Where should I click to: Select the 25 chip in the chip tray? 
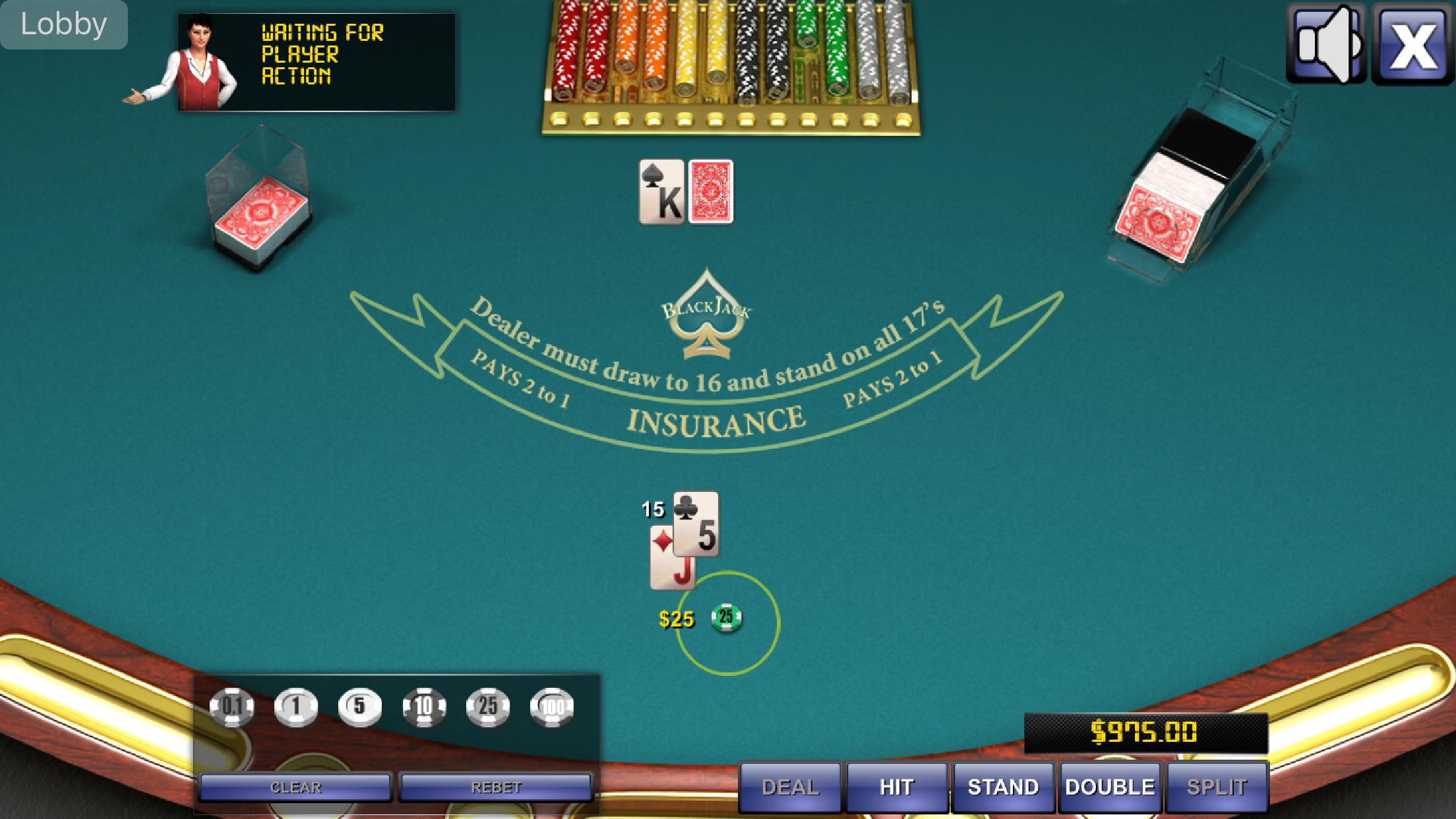pyautogui.click(x=487, y=707)
